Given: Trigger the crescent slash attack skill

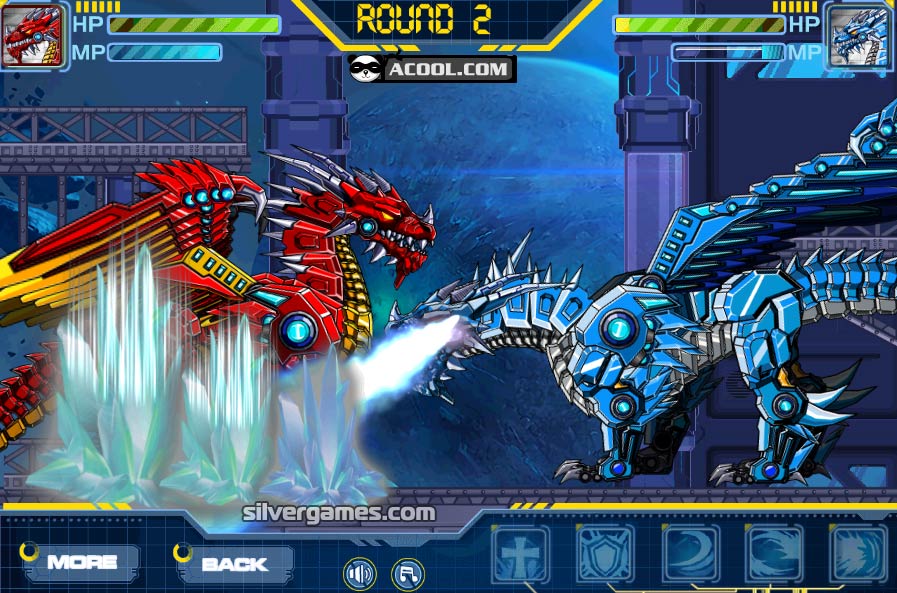Looking at the screenshot, I should tap(691, 553).
